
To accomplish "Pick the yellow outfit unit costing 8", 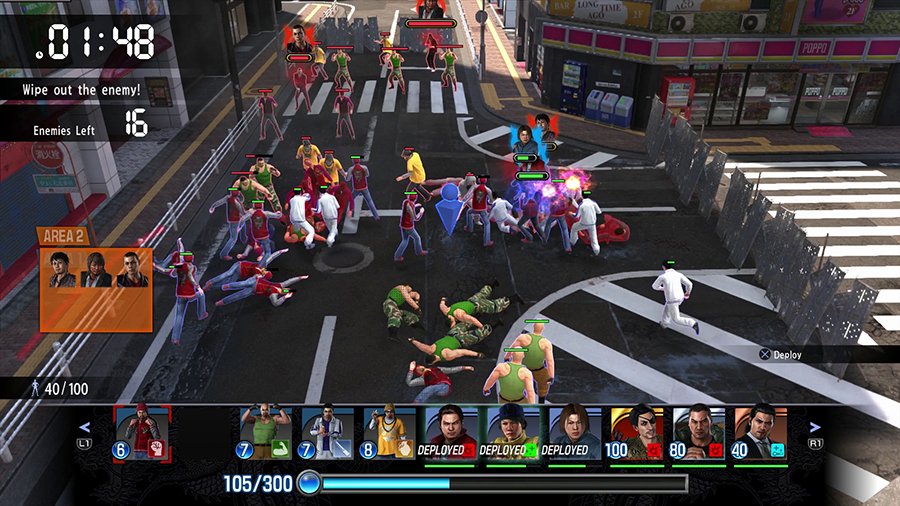I will (x=390, y=432).
